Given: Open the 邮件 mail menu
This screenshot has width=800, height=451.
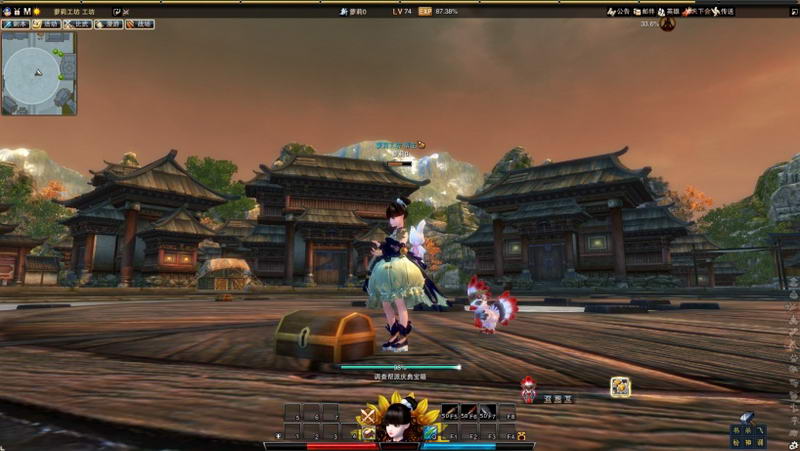Looking at the screenshot, I should 645,12.
